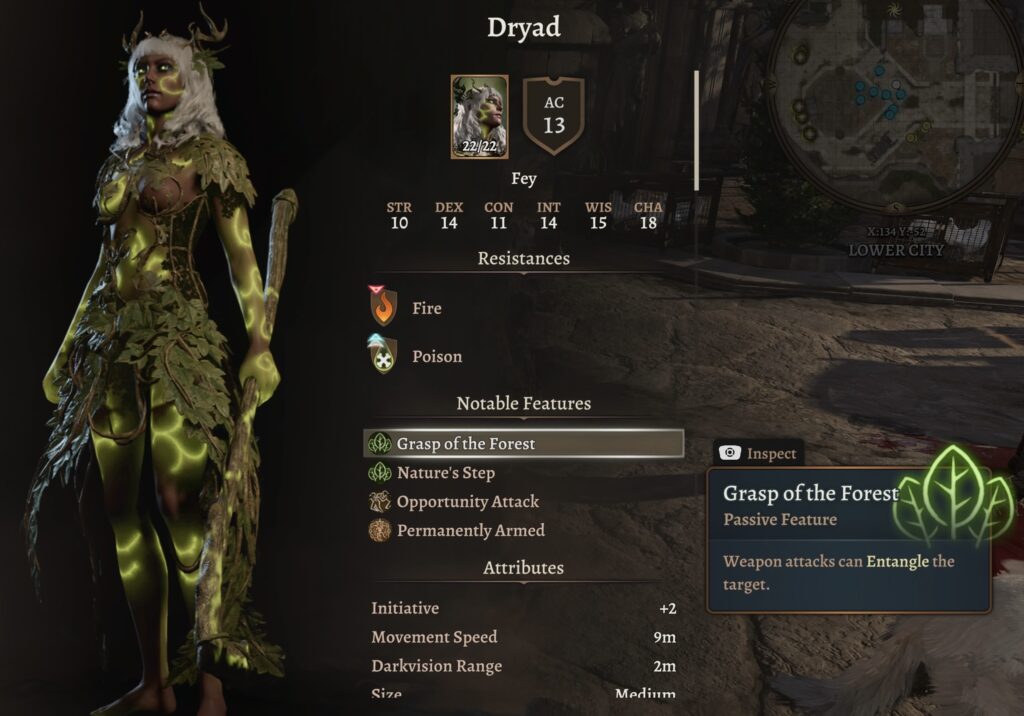Click the Dryad portrait thumbnail

[x=479, y=117]
